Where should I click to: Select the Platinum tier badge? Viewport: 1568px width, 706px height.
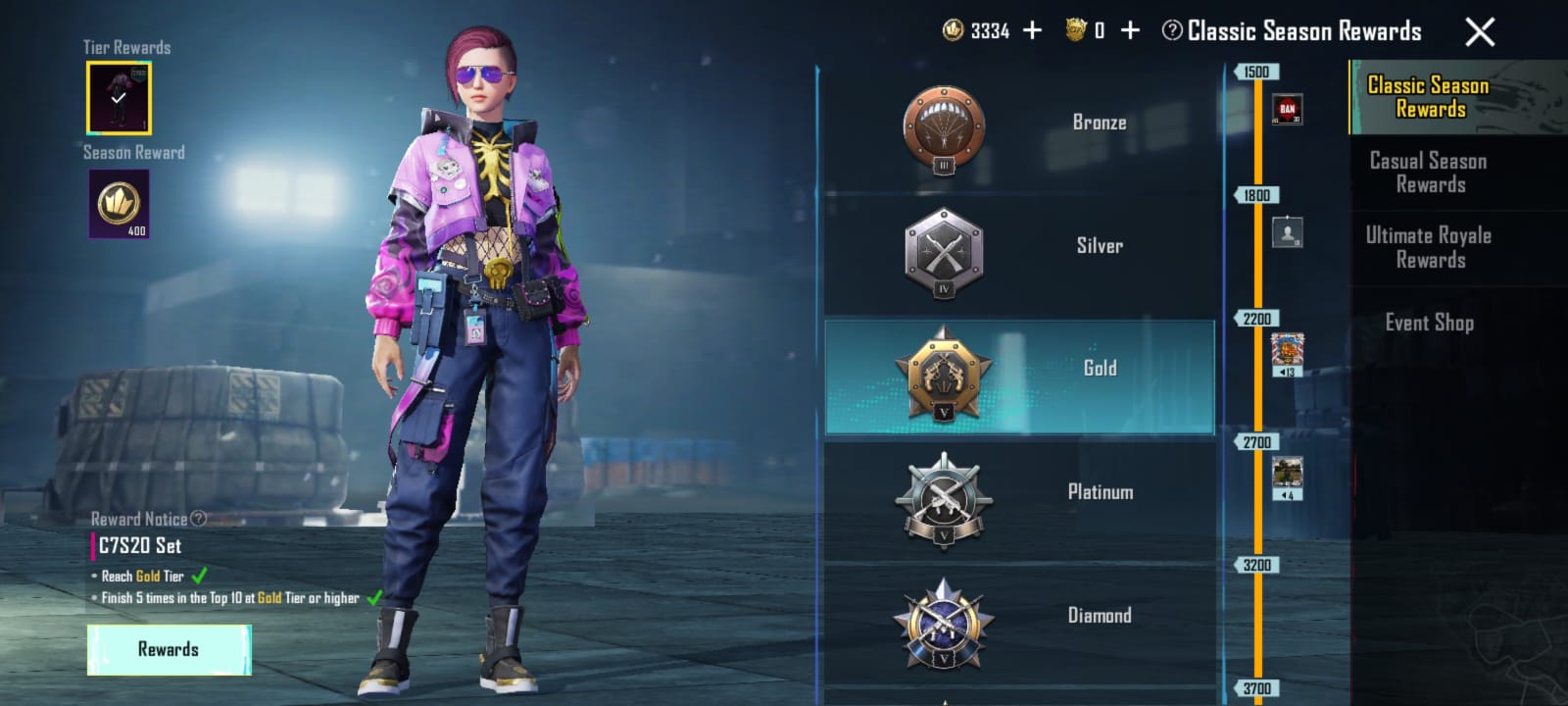(x=946, y=500)
